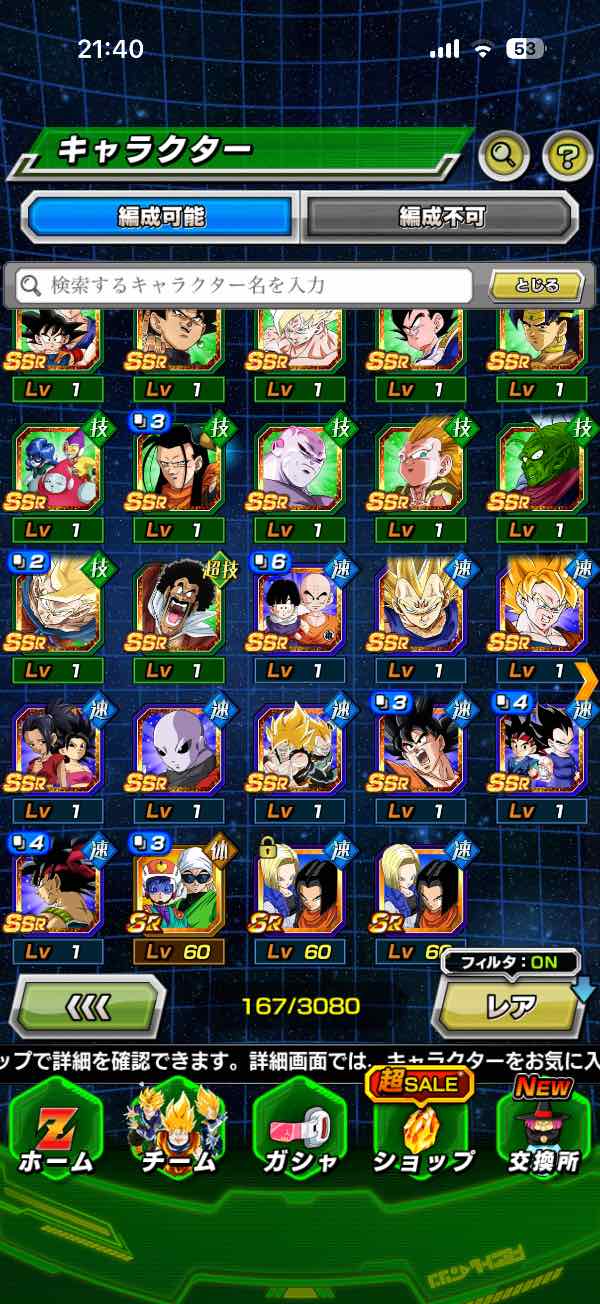Close the search bar with とじる

pos(537,285)
